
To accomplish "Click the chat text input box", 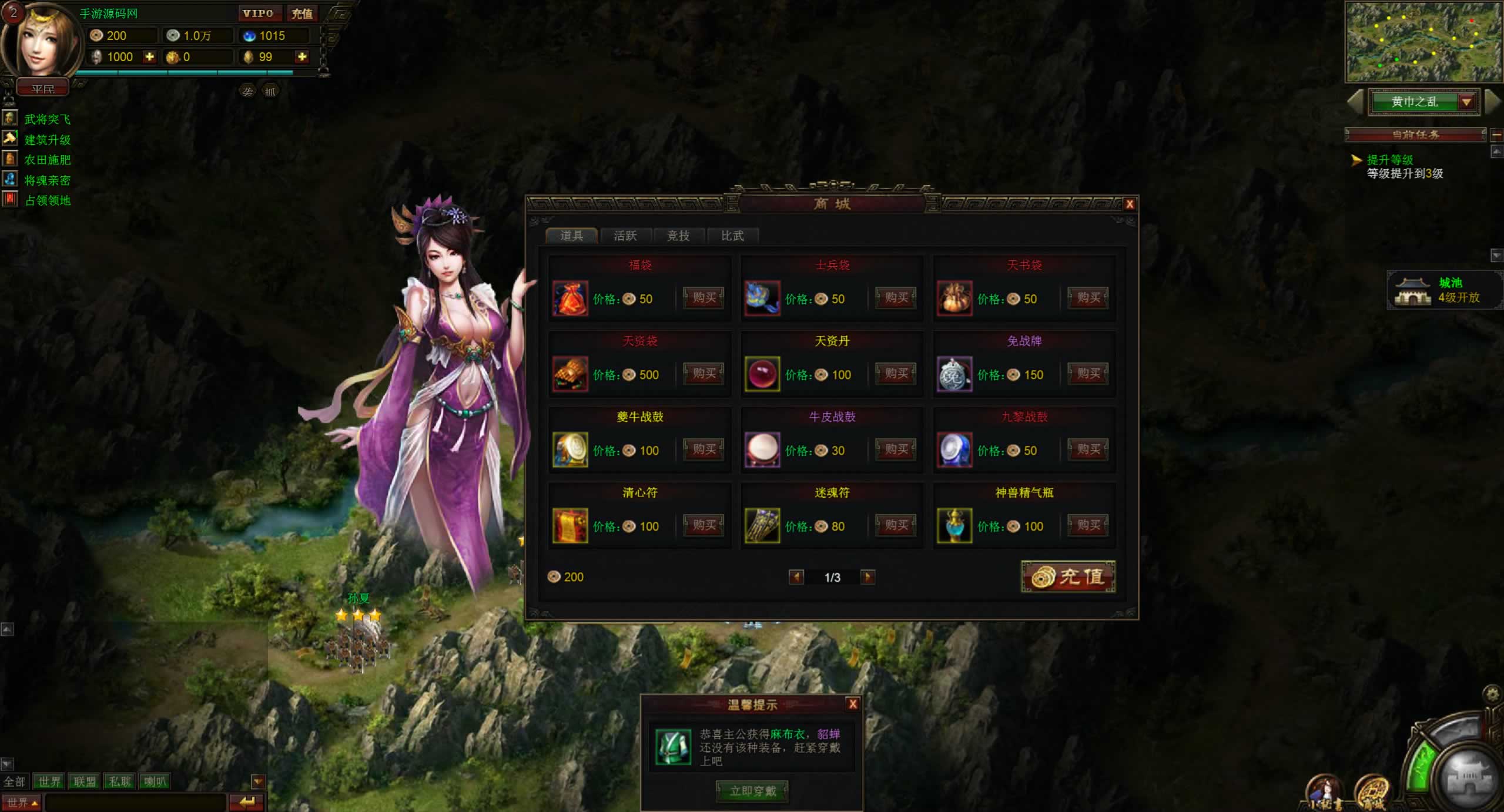I will coord(135,802).
